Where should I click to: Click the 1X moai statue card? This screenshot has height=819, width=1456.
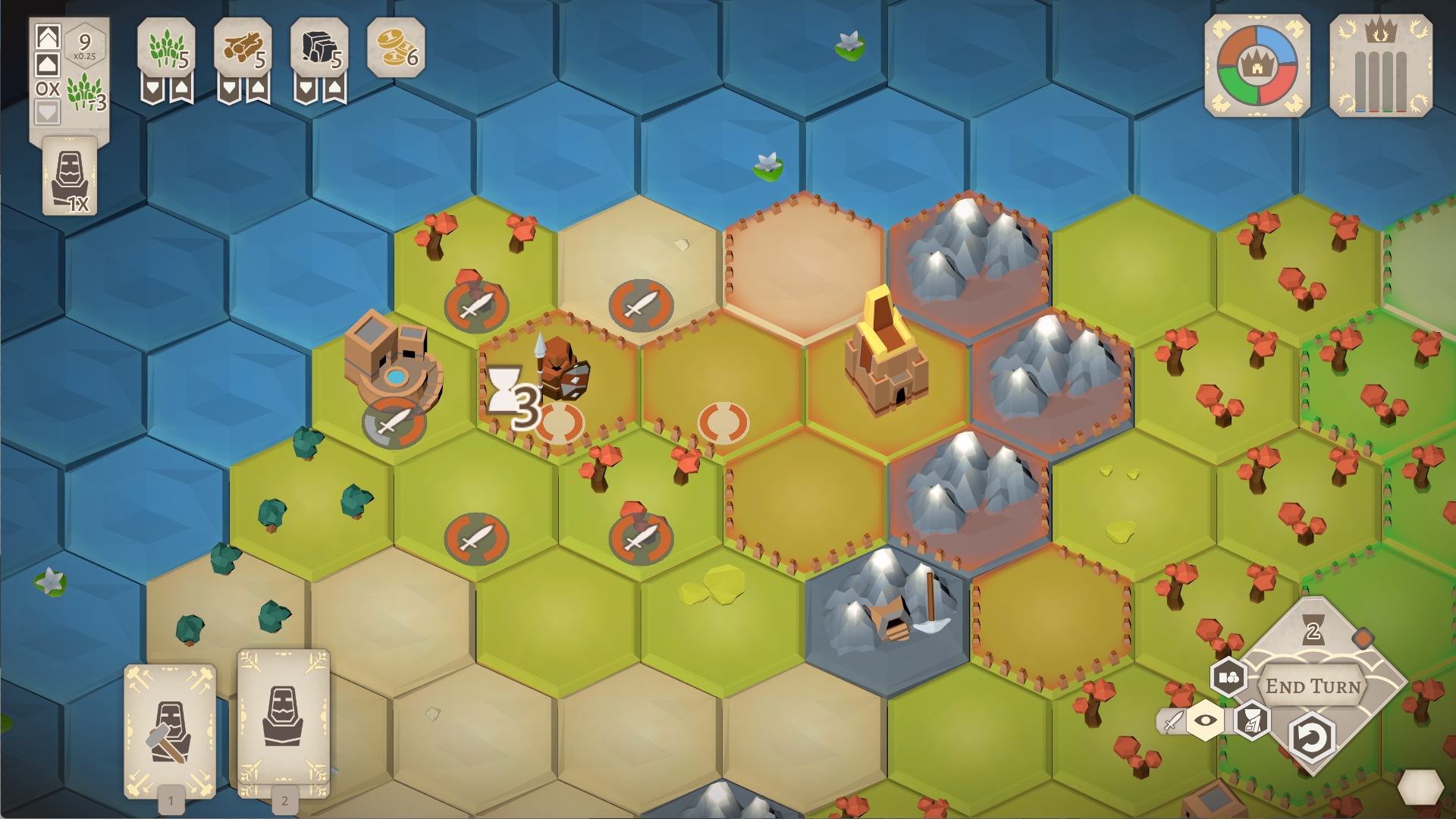tap(71, 176)
